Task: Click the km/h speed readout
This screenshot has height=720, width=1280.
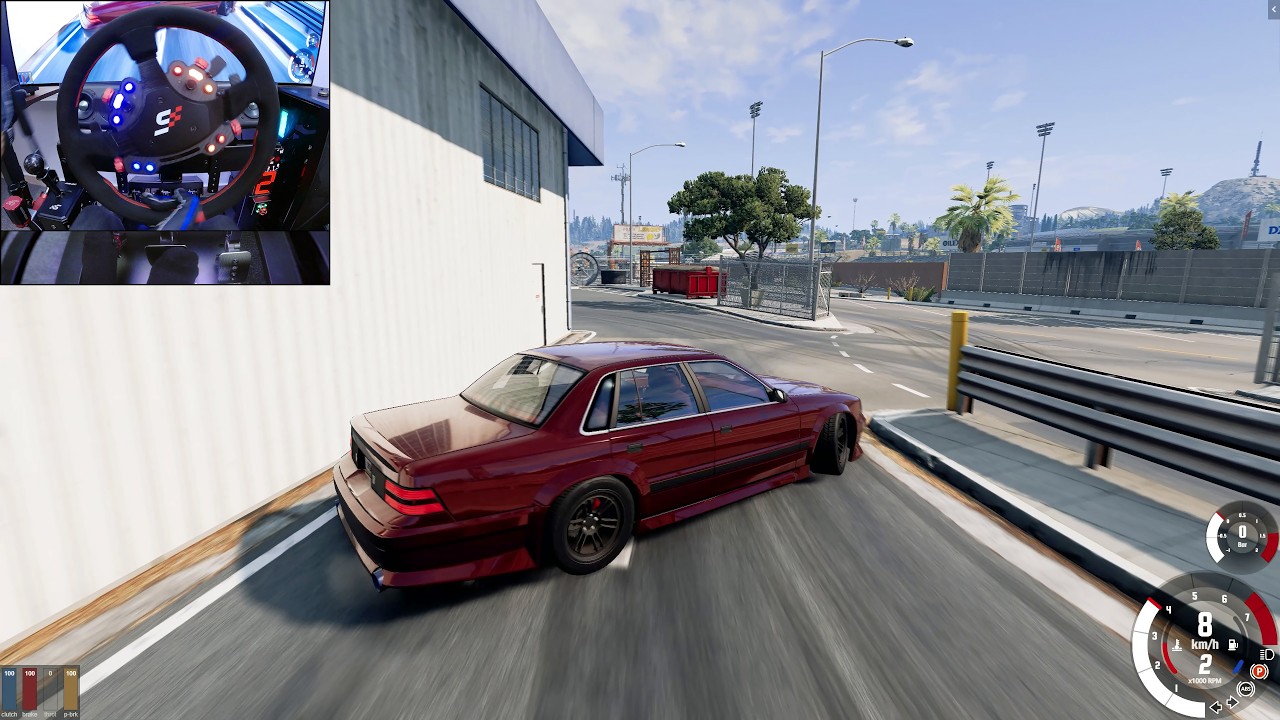Action: (1204, 644)
